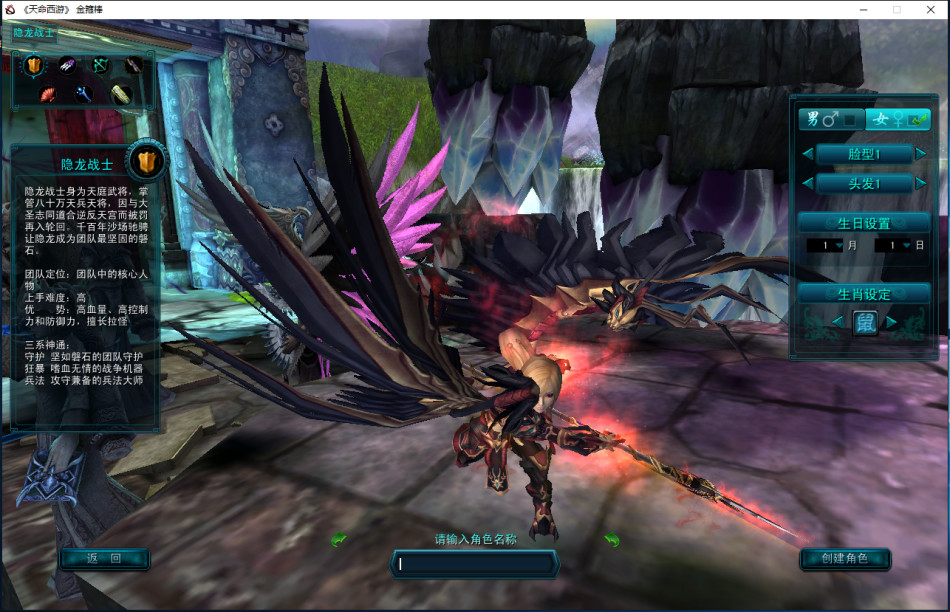Screen dimensions: 950x612
Task: Choose the purple claw class icon
Action: tap(67, 66)
